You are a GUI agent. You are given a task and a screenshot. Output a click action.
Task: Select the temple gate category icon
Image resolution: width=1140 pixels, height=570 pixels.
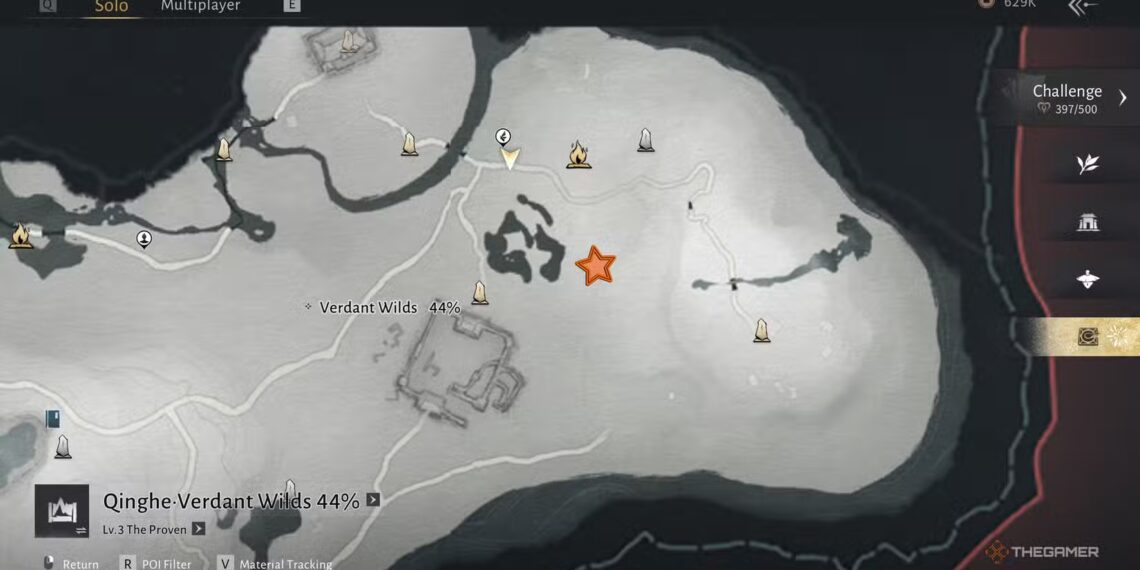tap(1088, 222)
